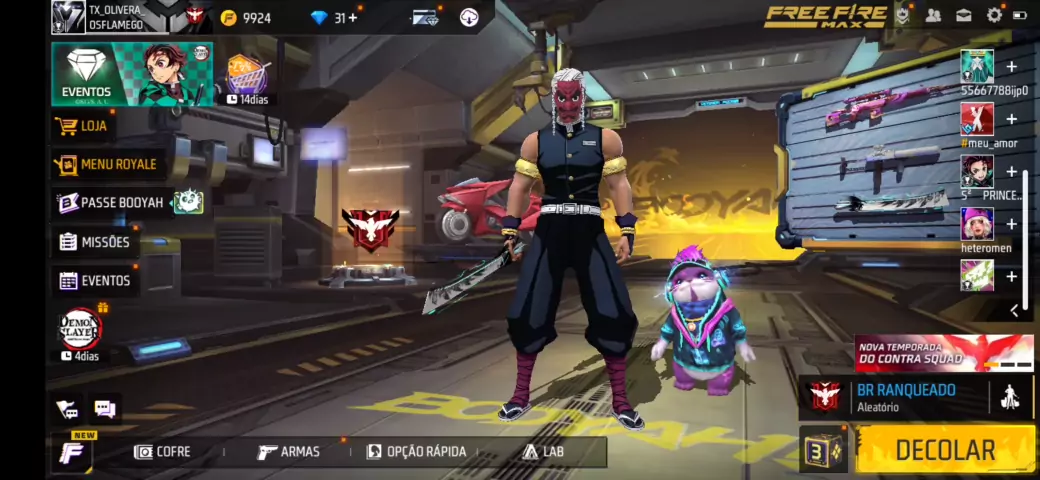The height and width of the screenshot is (480, 1040).
Task: Open the MISSÕES menu
Action: [x=95, y=242]
